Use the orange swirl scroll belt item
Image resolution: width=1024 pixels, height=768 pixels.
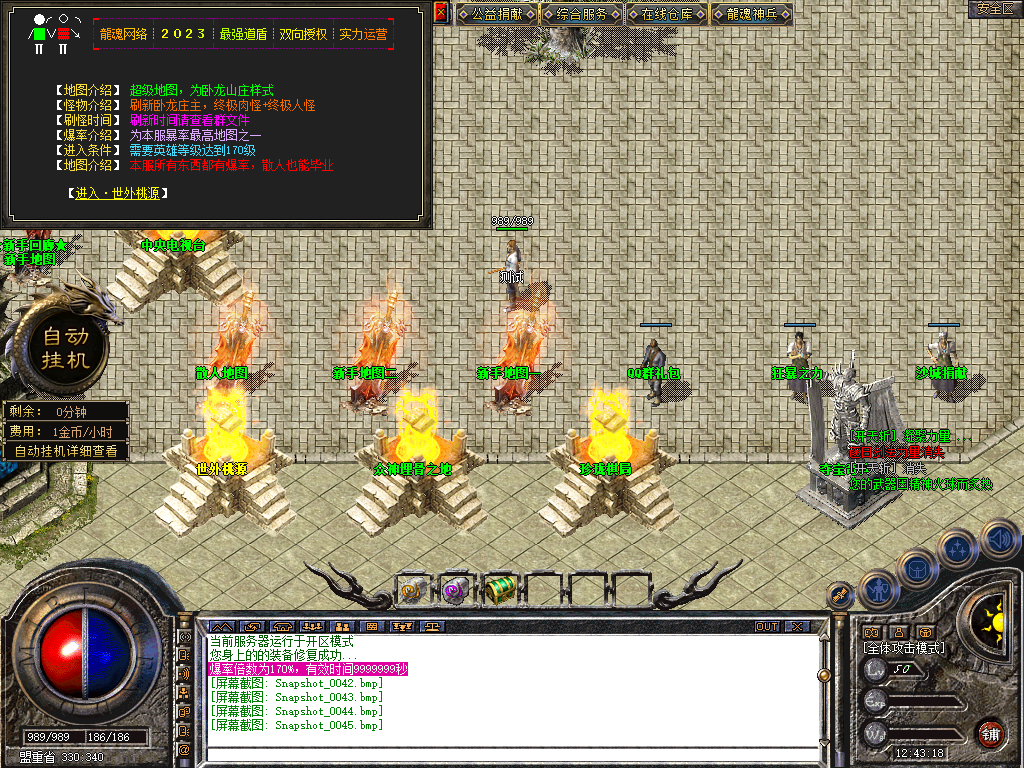(x=413, y=591)
